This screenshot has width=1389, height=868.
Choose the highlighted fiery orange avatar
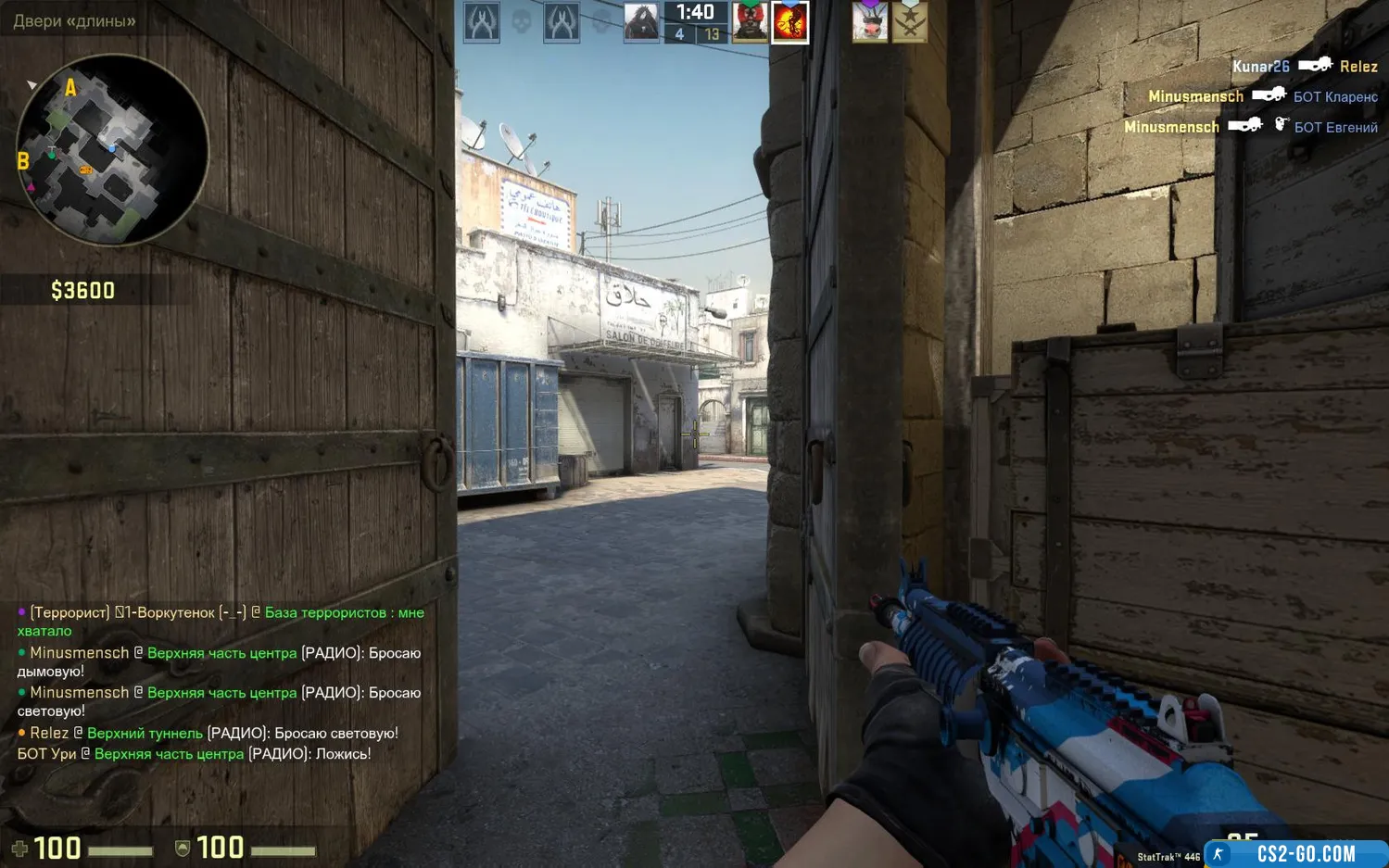(x=790, y=22)
